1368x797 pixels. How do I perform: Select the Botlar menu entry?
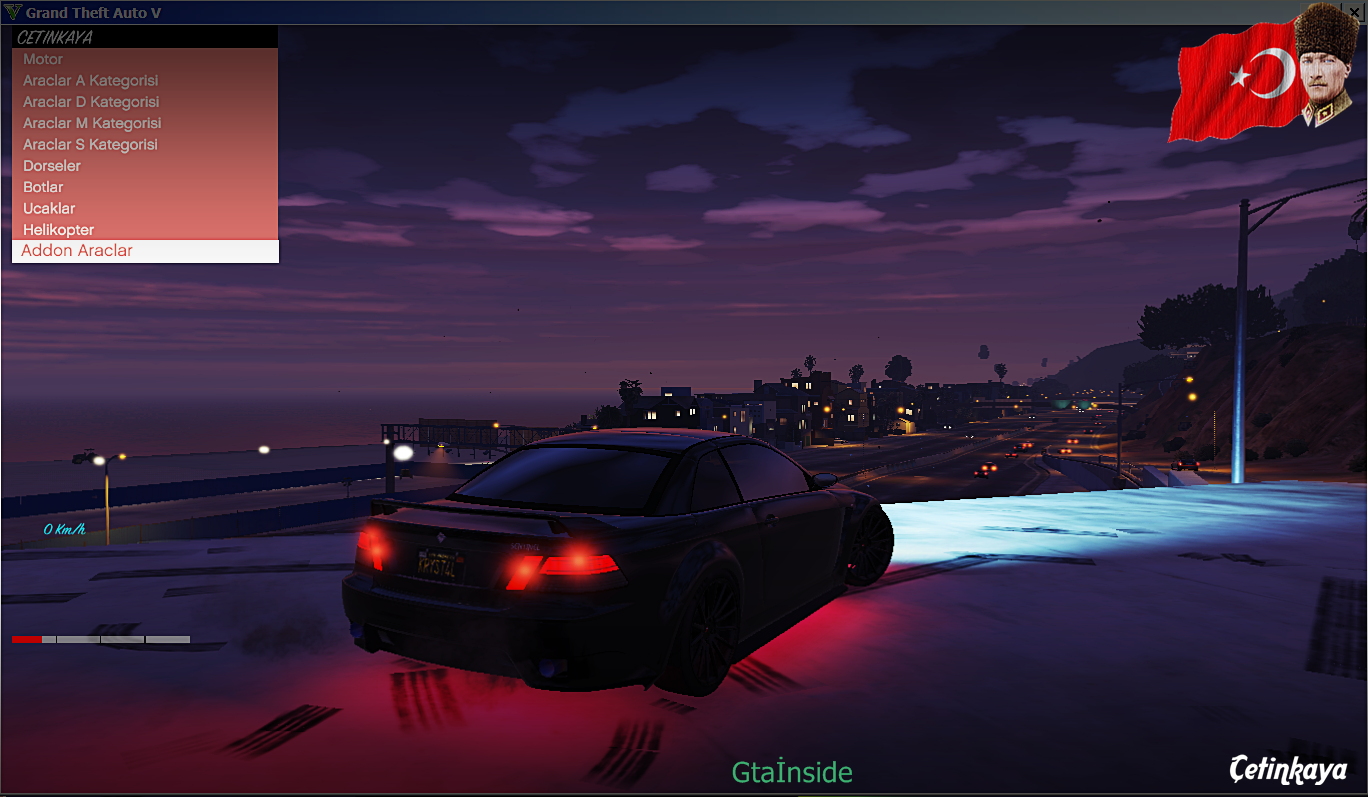pos(43,186)
